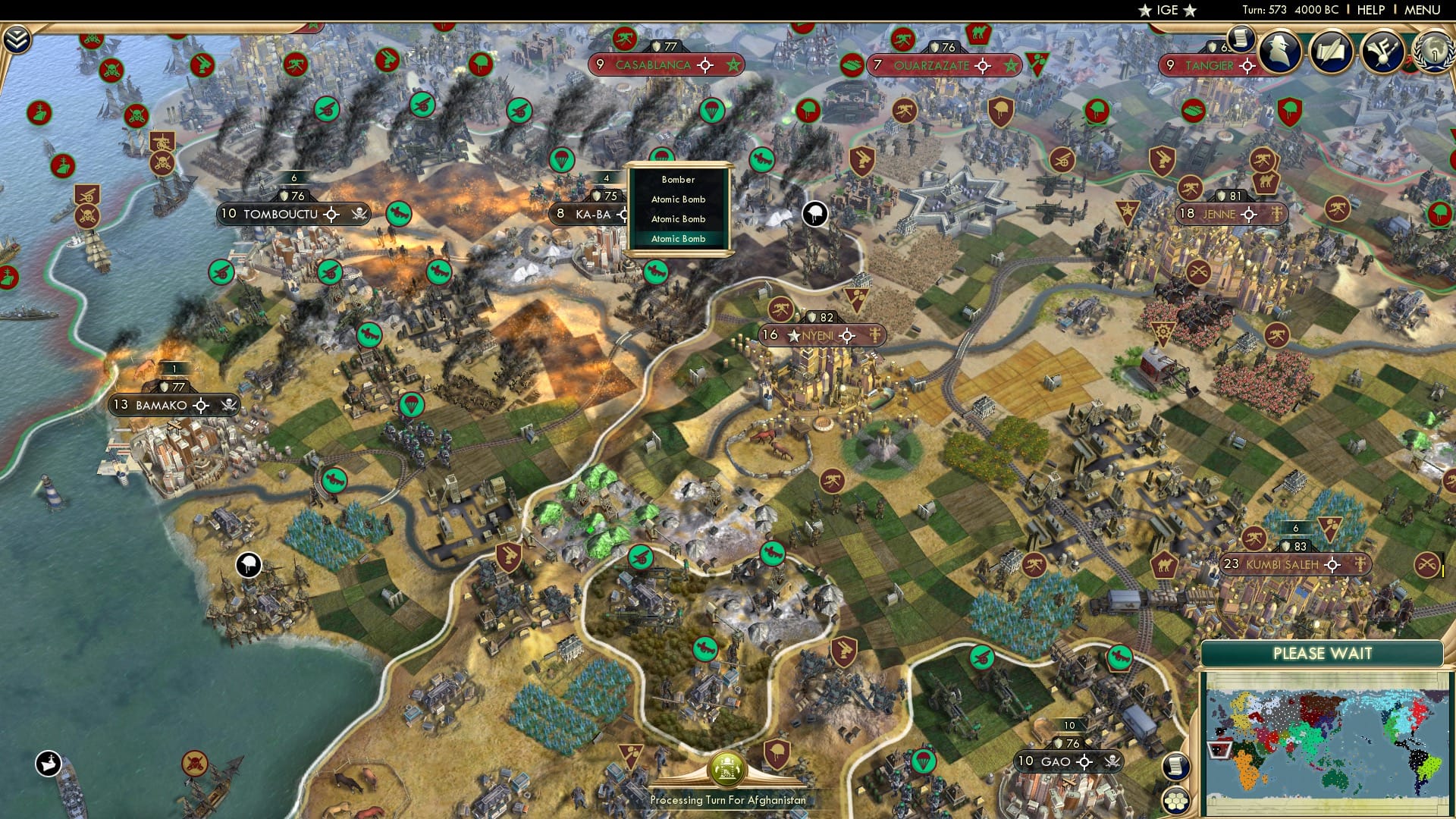Select Bomber from the unit stack list

coord(679,180)
